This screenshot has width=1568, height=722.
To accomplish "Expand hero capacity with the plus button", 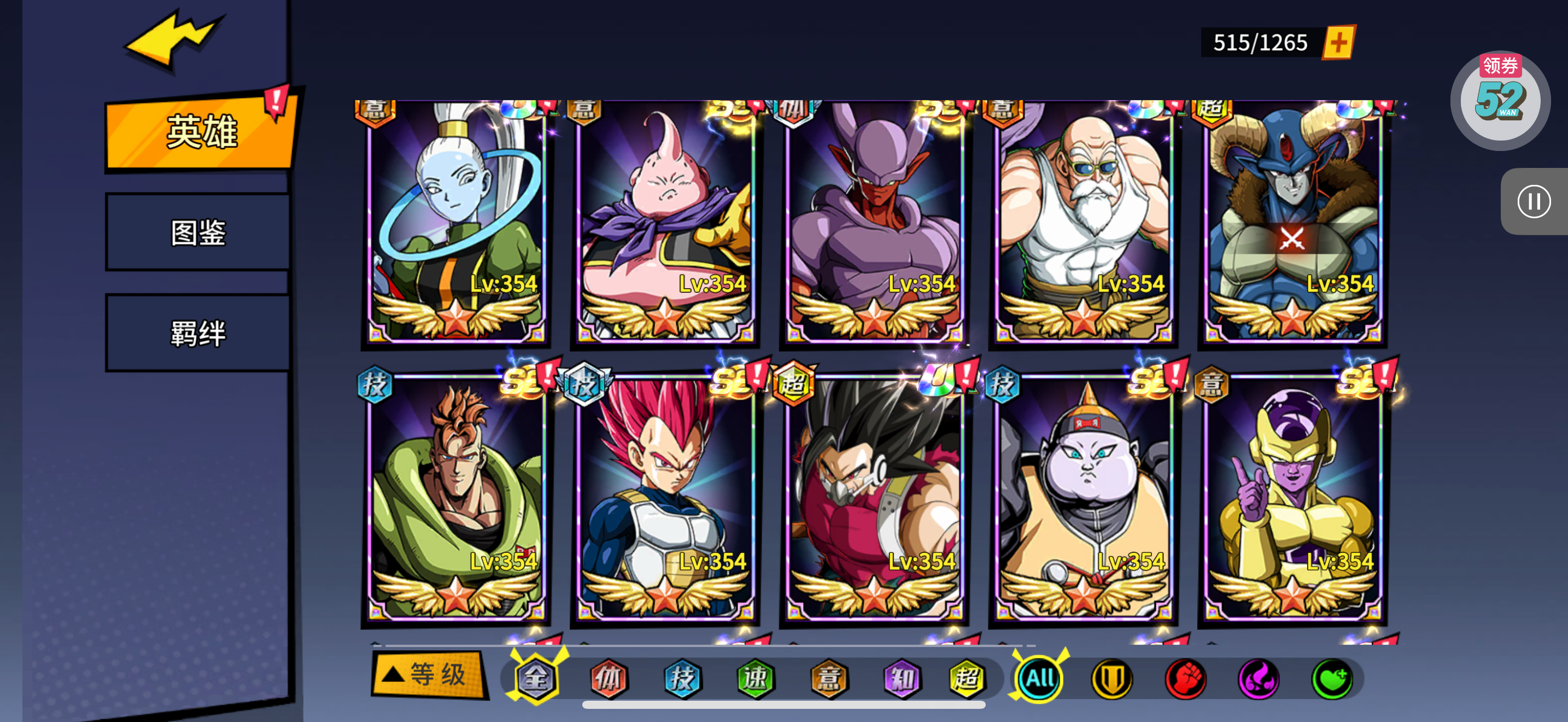I will click(1338, 43).
